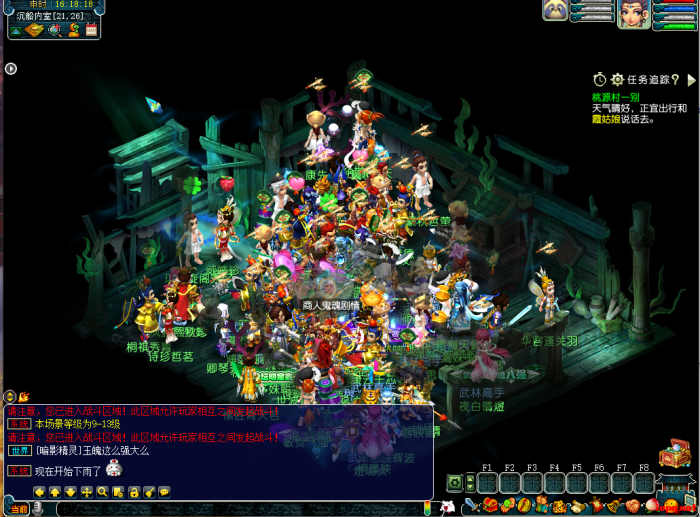Image resolution: width=700 pixels, height=517 pixels.
Task: Select the tracked quest 桃源村一别
Action: click(x=619, y=97)
